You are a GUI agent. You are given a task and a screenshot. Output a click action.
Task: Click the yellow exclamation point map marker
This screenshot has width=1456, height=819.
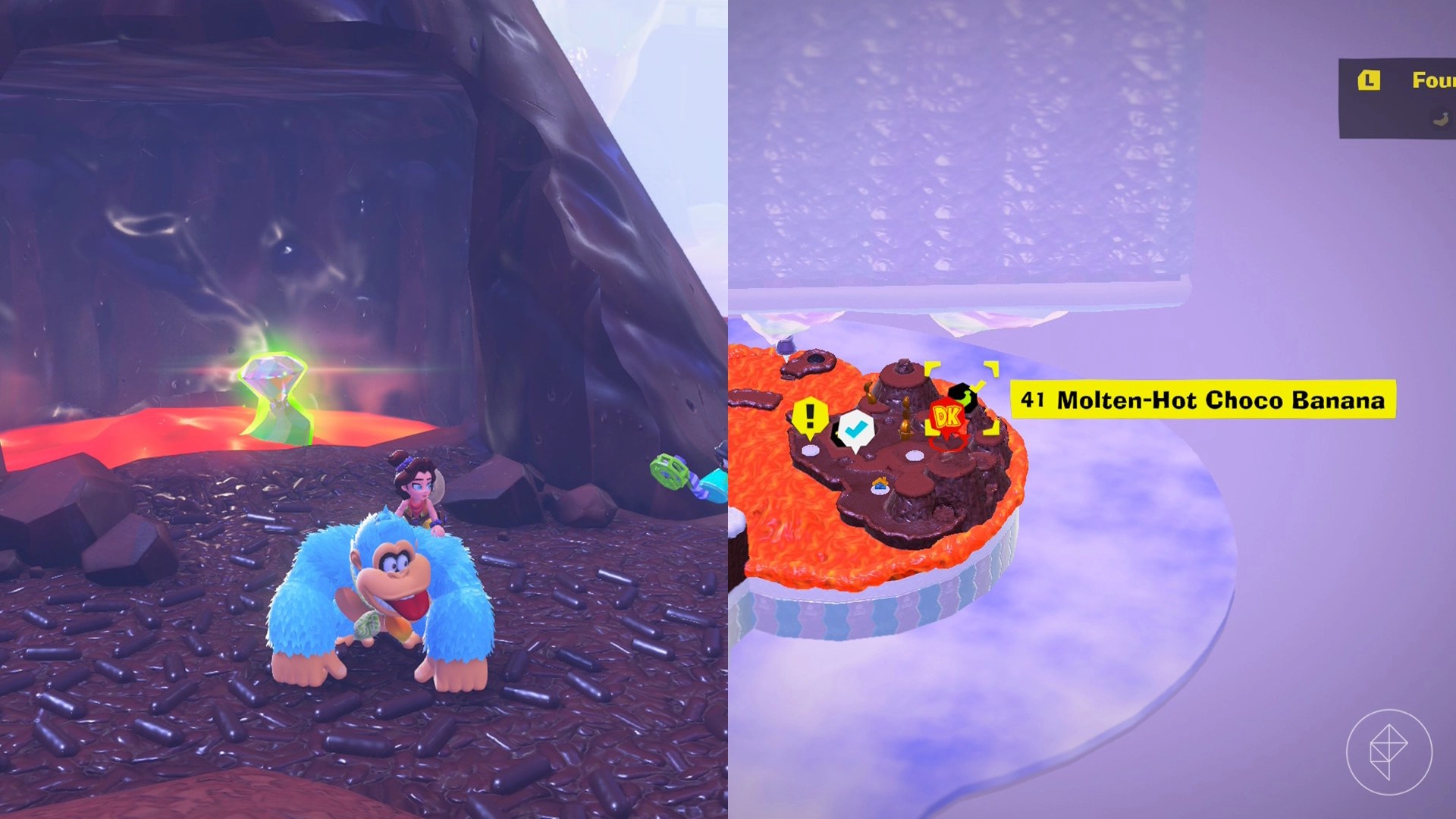click(809, 417)
